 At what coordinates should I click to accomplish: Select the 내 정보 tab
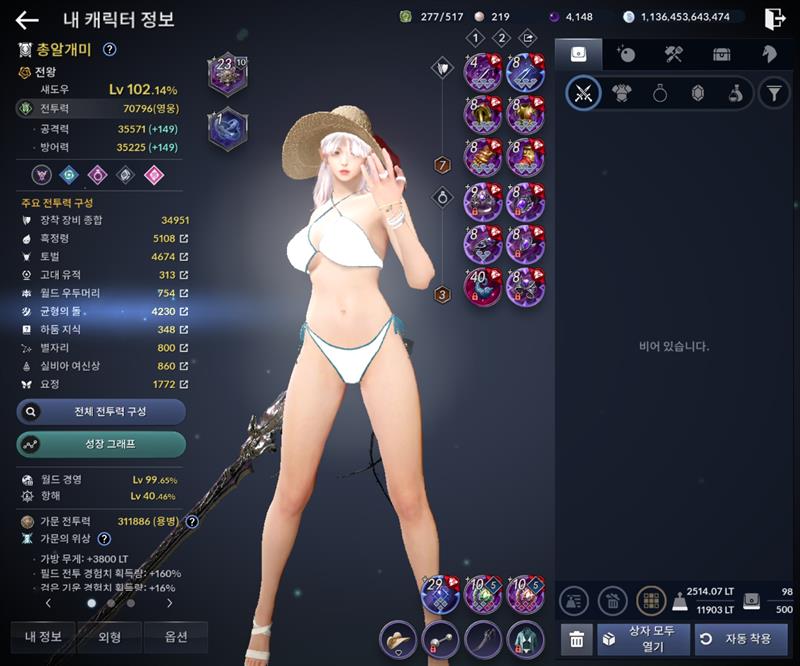pos(43,637)
